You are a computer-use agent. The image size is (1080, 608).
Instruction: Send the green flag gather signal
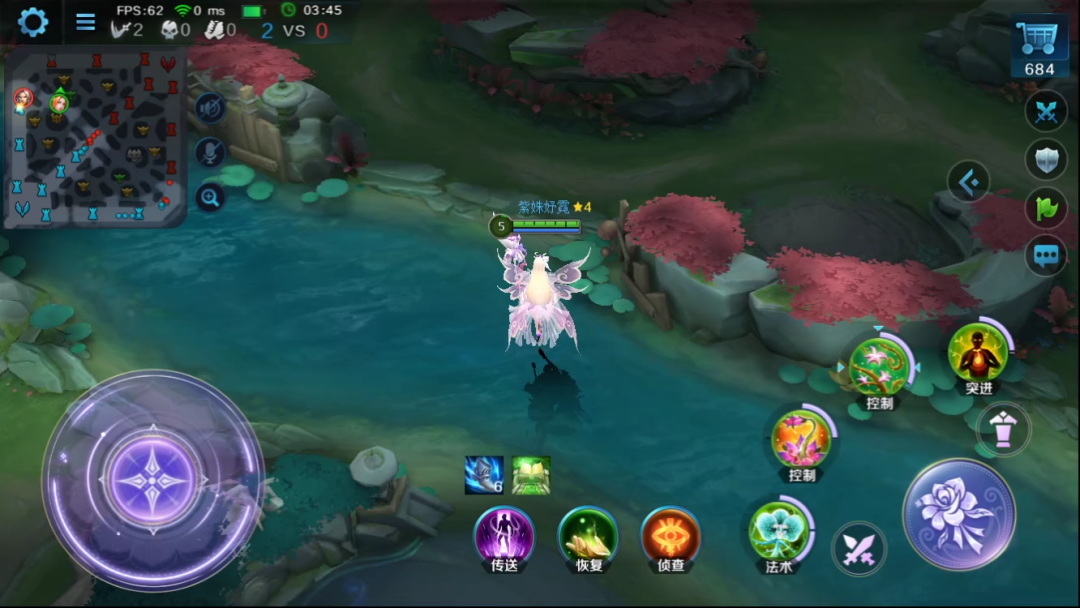pos(1046,208)
